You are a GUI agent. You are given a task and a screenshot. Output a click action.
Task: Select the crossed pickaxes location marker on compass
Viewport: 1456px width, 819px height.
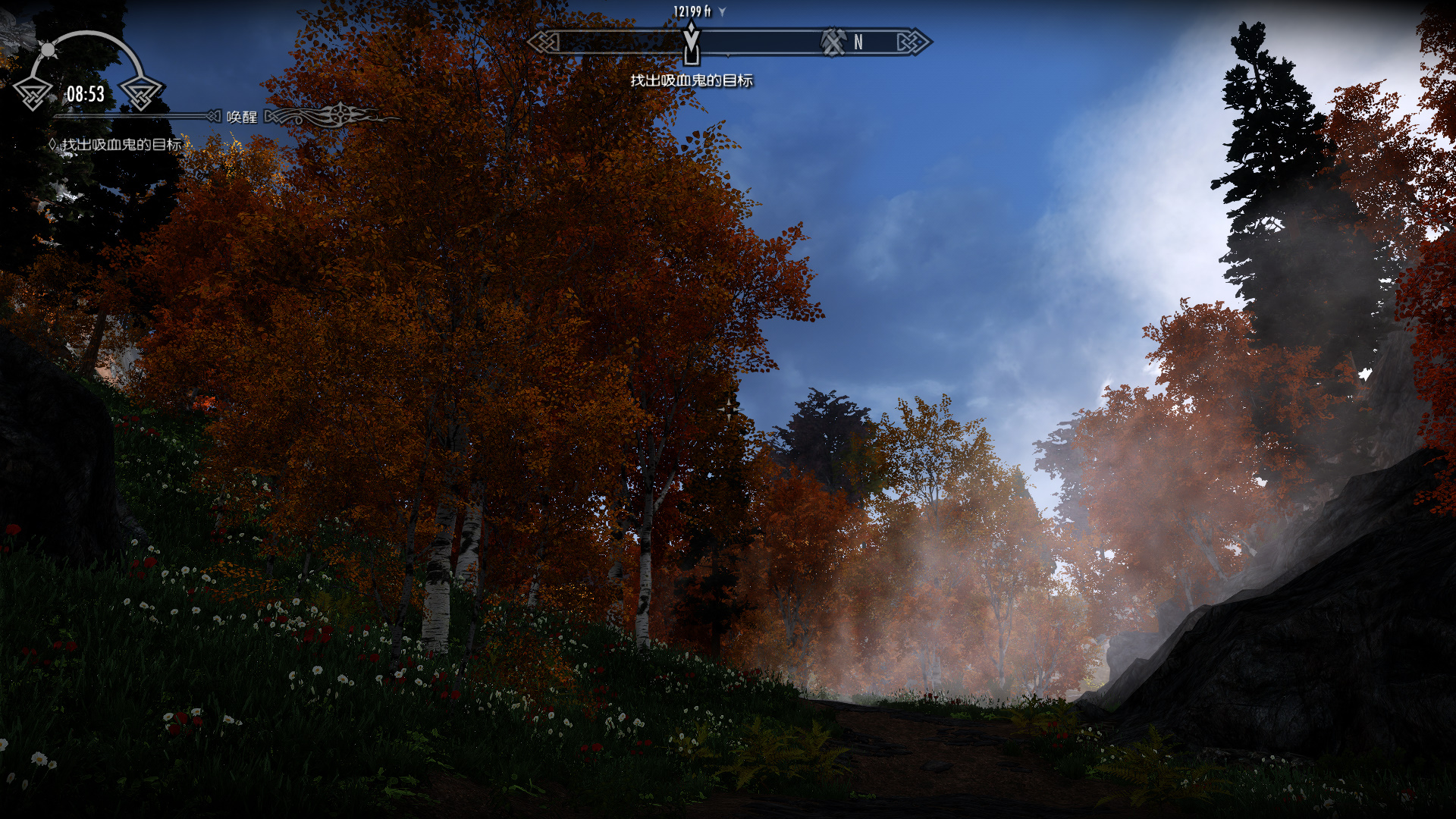point(833,42)
